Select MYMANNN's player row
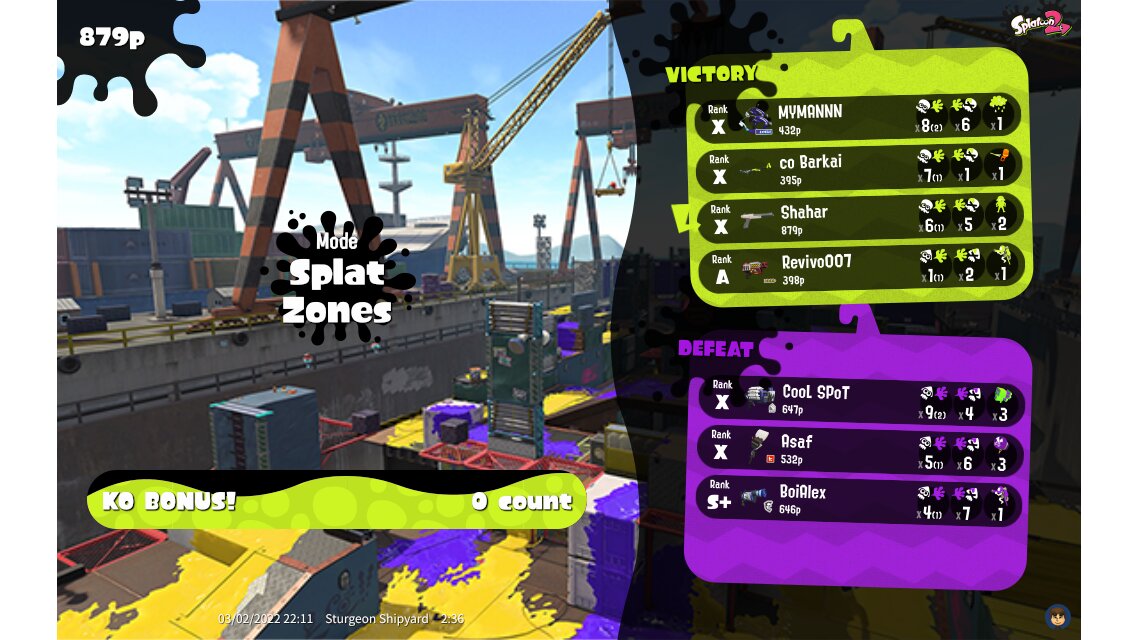Image resolution: width=1138 pixels, height=640 pixels. pos(858,118)
